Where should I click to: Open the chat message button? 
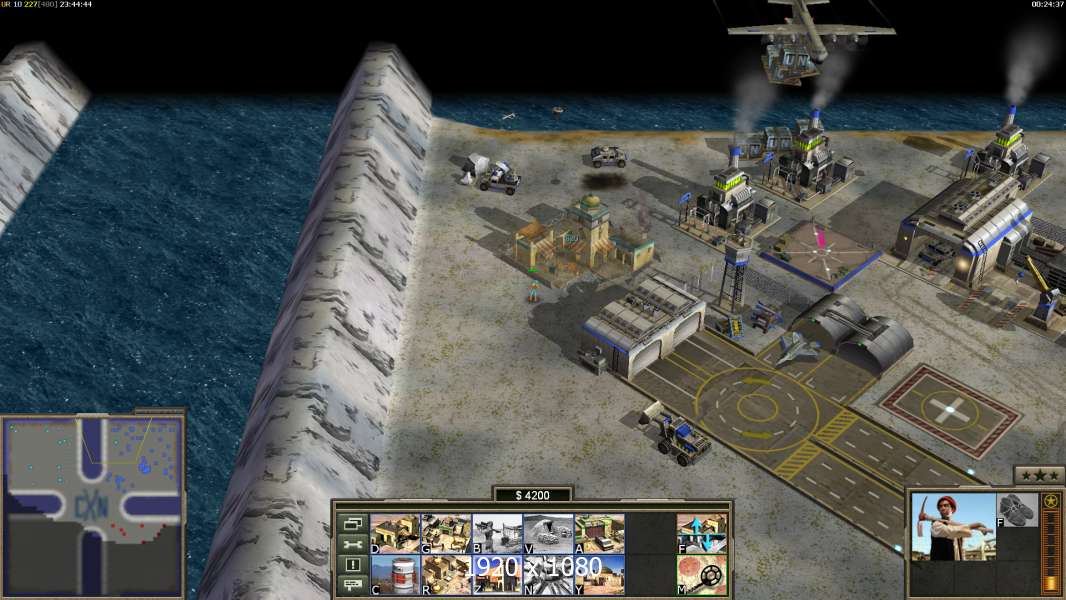[353, 585]
